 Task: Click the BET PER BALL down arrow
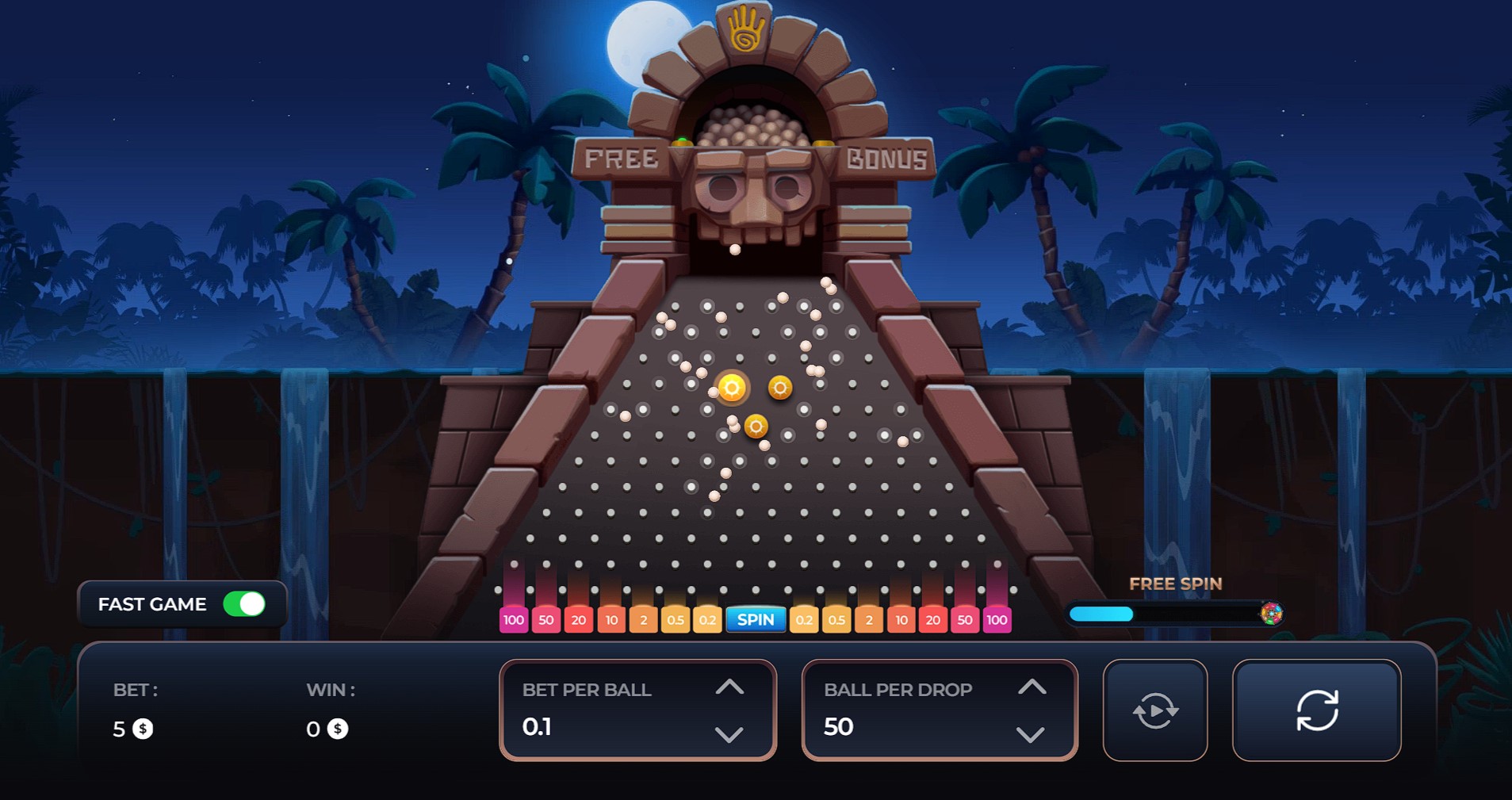coord(730,736)
